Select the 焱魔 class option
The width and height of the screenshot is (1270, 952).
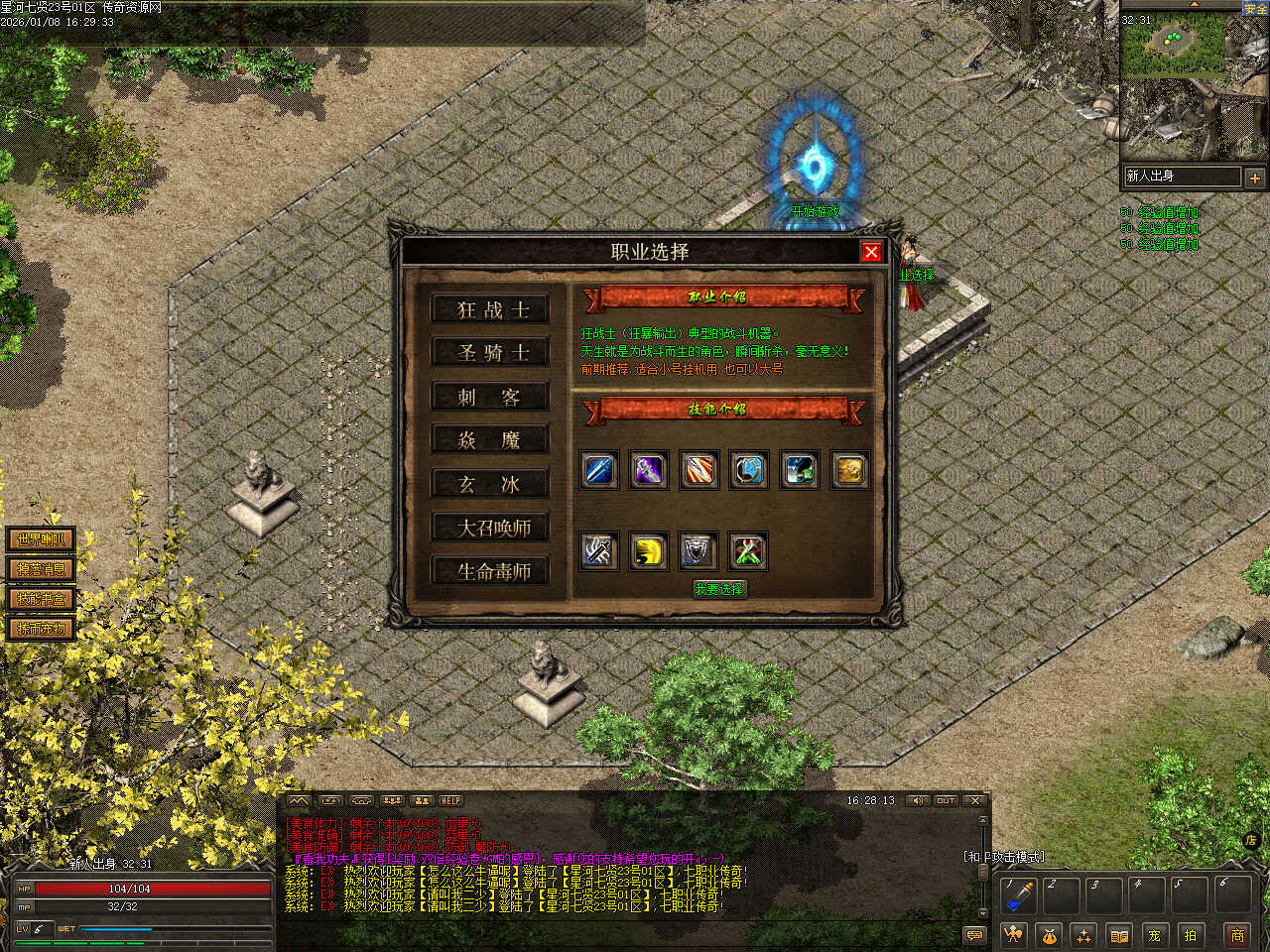(x=490, y=440)
